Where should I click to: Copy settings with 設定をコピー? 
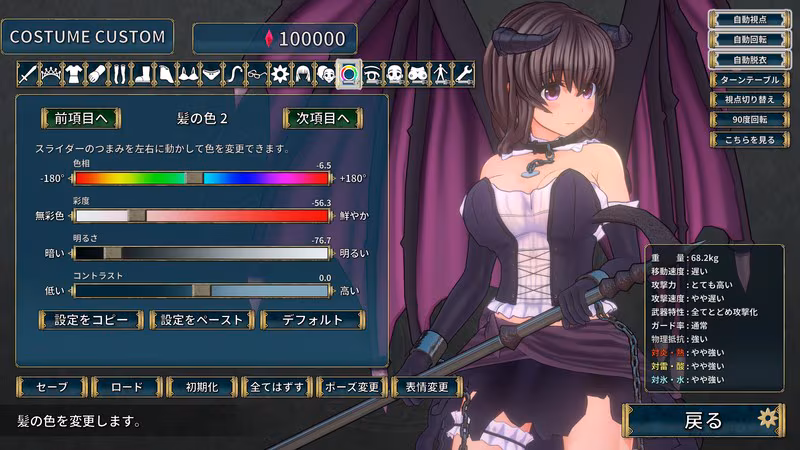[90, 320]
